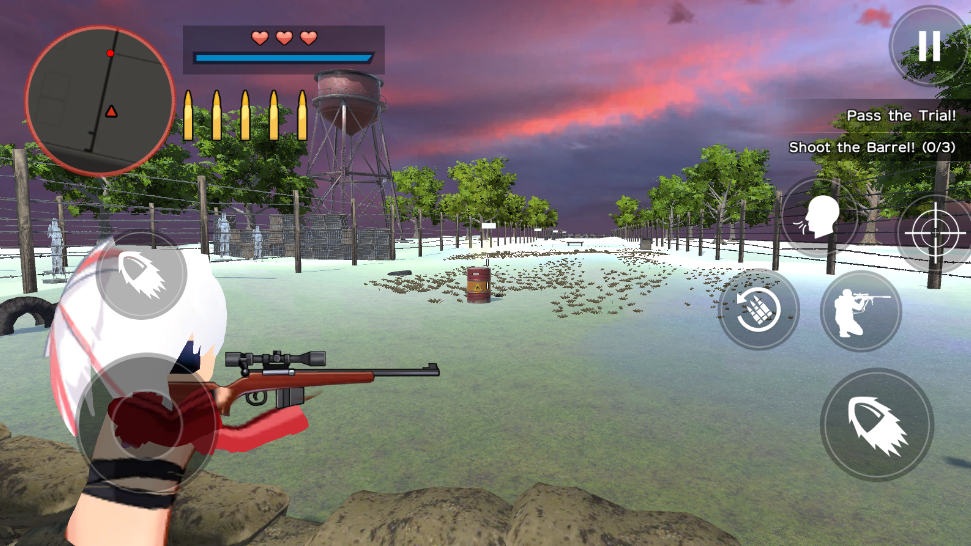Reload with the magazine reload button
The height and width of the screenshot is (546, 971).
click(759, 310)
